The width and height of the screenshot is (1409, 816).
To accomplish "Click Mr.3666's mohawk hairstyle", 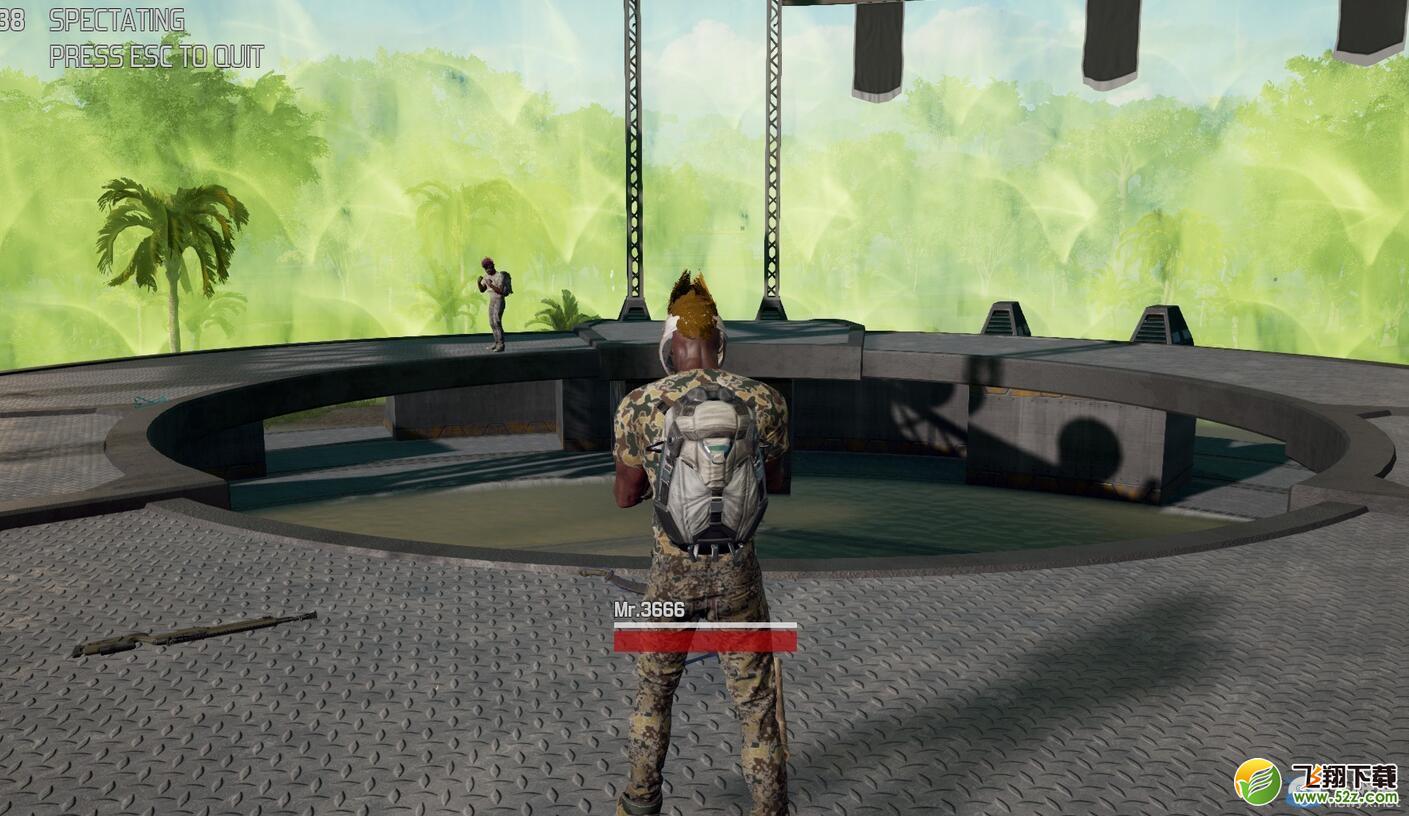I will (692, 300).
